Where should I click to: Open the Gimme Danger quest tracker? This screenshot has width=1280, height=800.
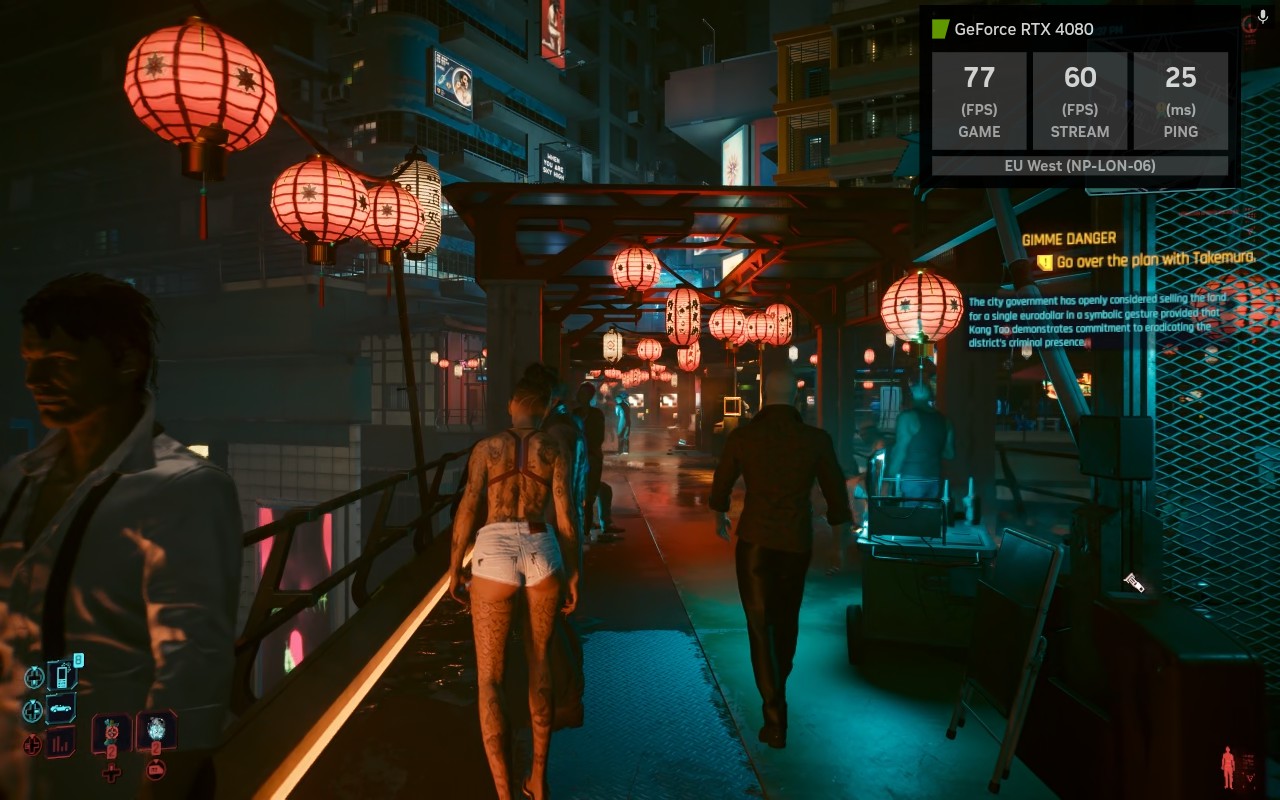point(1069,239)
